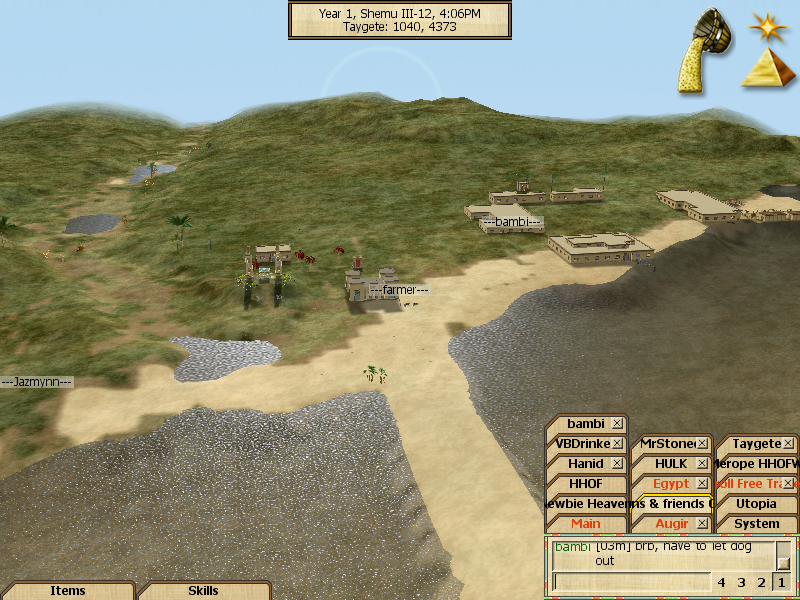
Task: Switch to the Hanid chat tab
Action: 585,464
